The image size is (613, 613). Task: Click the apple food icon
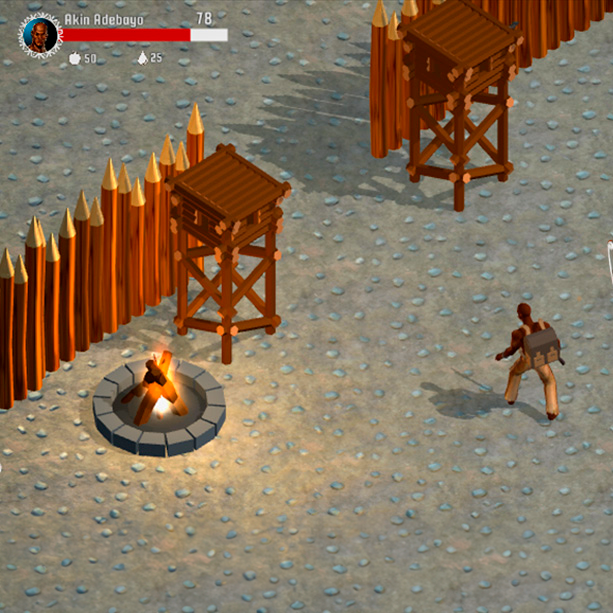tap(74, 59)
